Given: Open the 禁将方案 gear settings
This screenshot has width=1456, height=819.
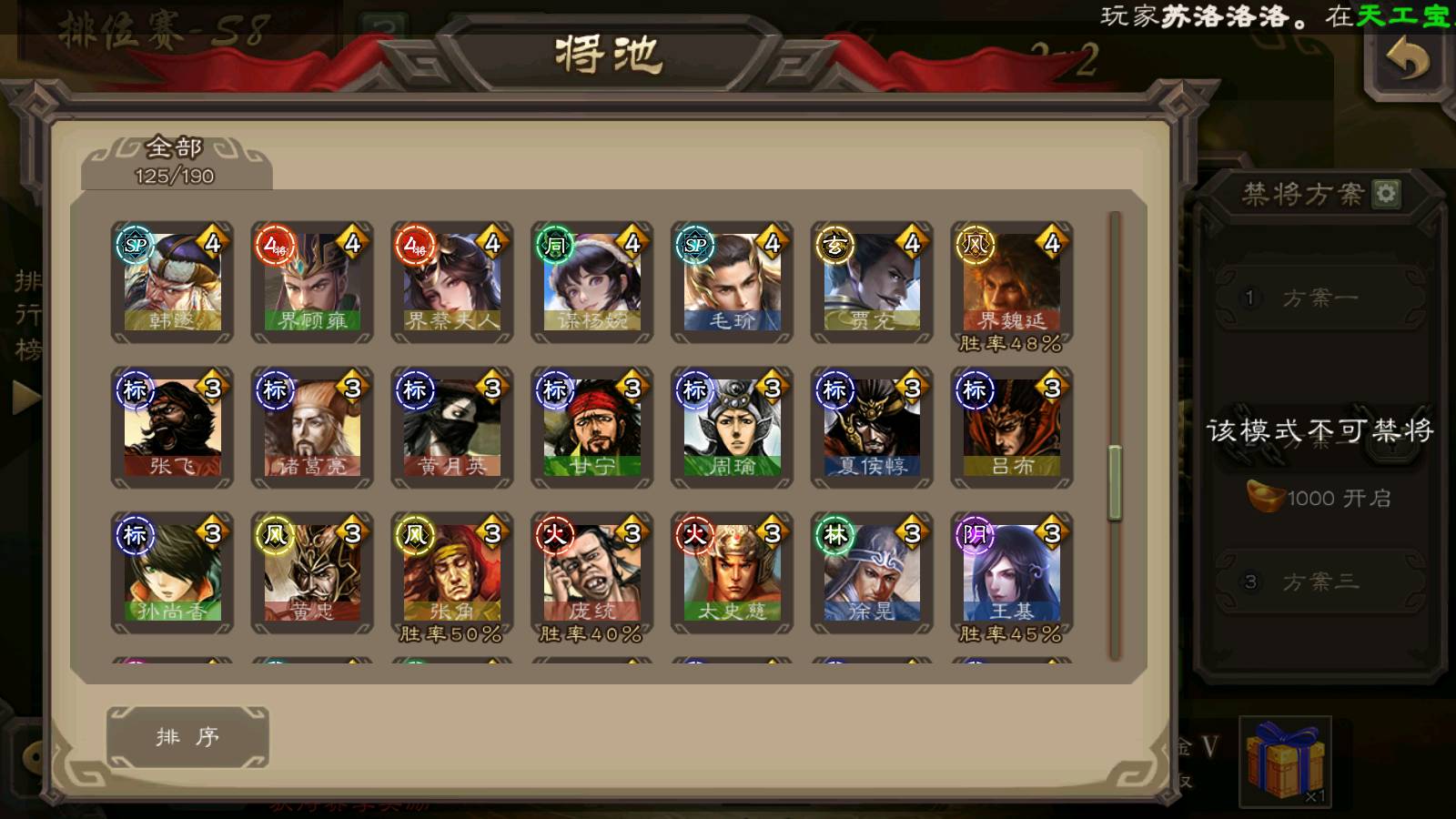Looking at the screenshot, I should [x=1386, y=194].
